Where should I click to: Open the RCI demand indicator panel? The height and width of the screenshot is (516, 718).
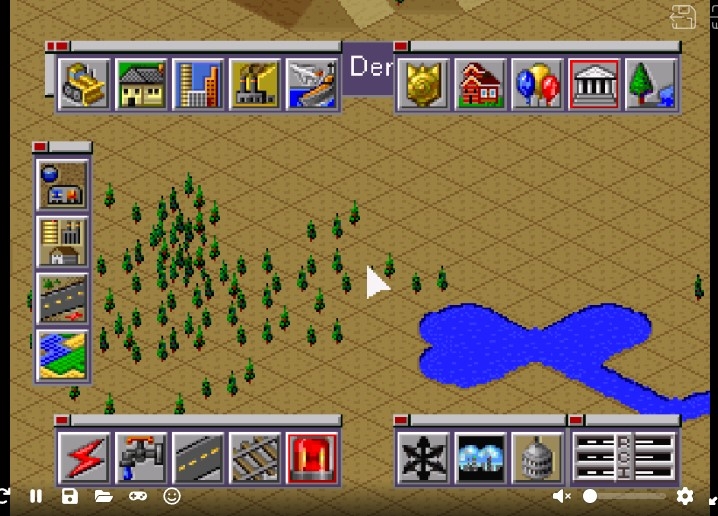coord(624,458)
